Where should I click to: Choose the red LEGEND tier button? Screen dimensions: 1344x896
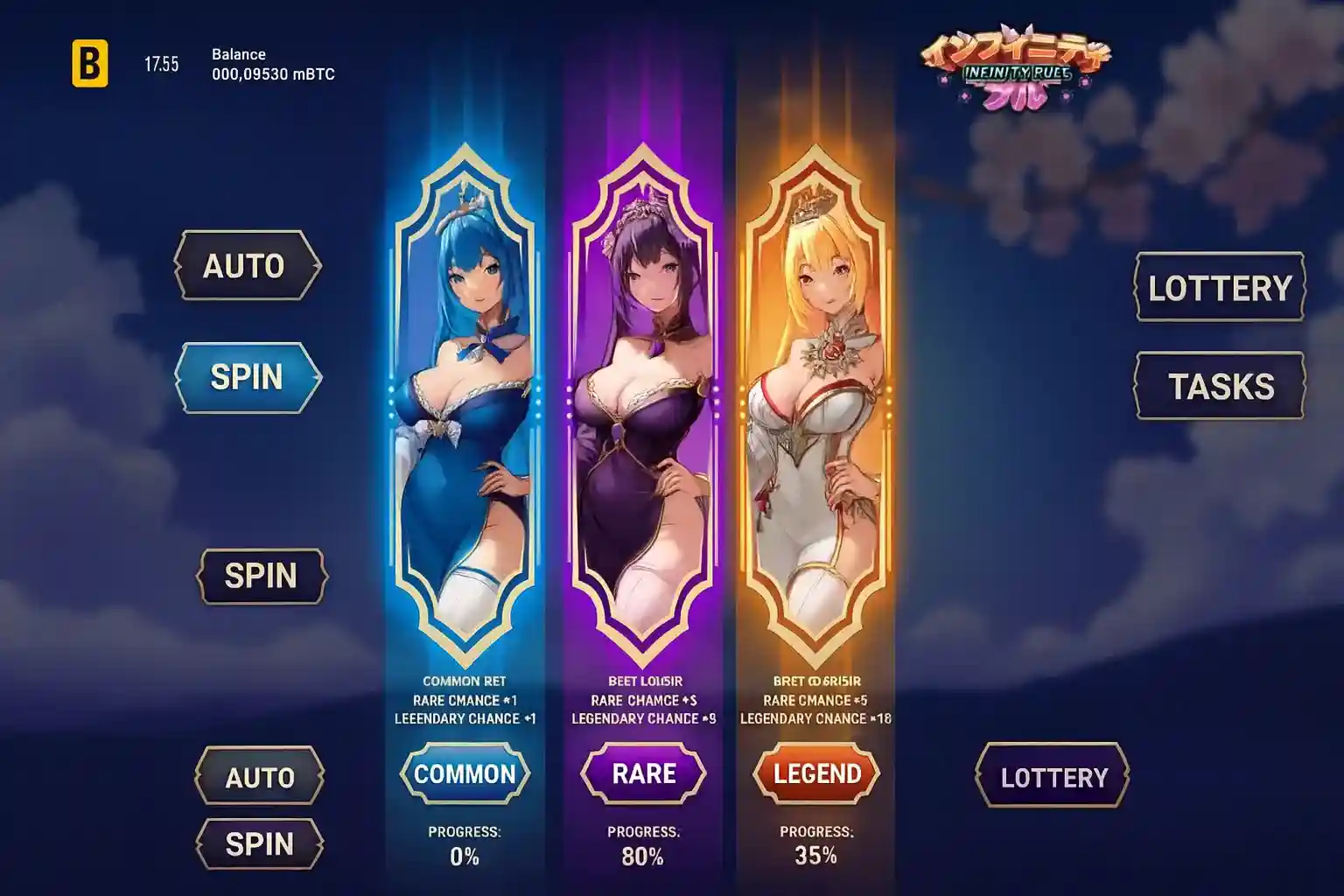[x=816, y=774]
